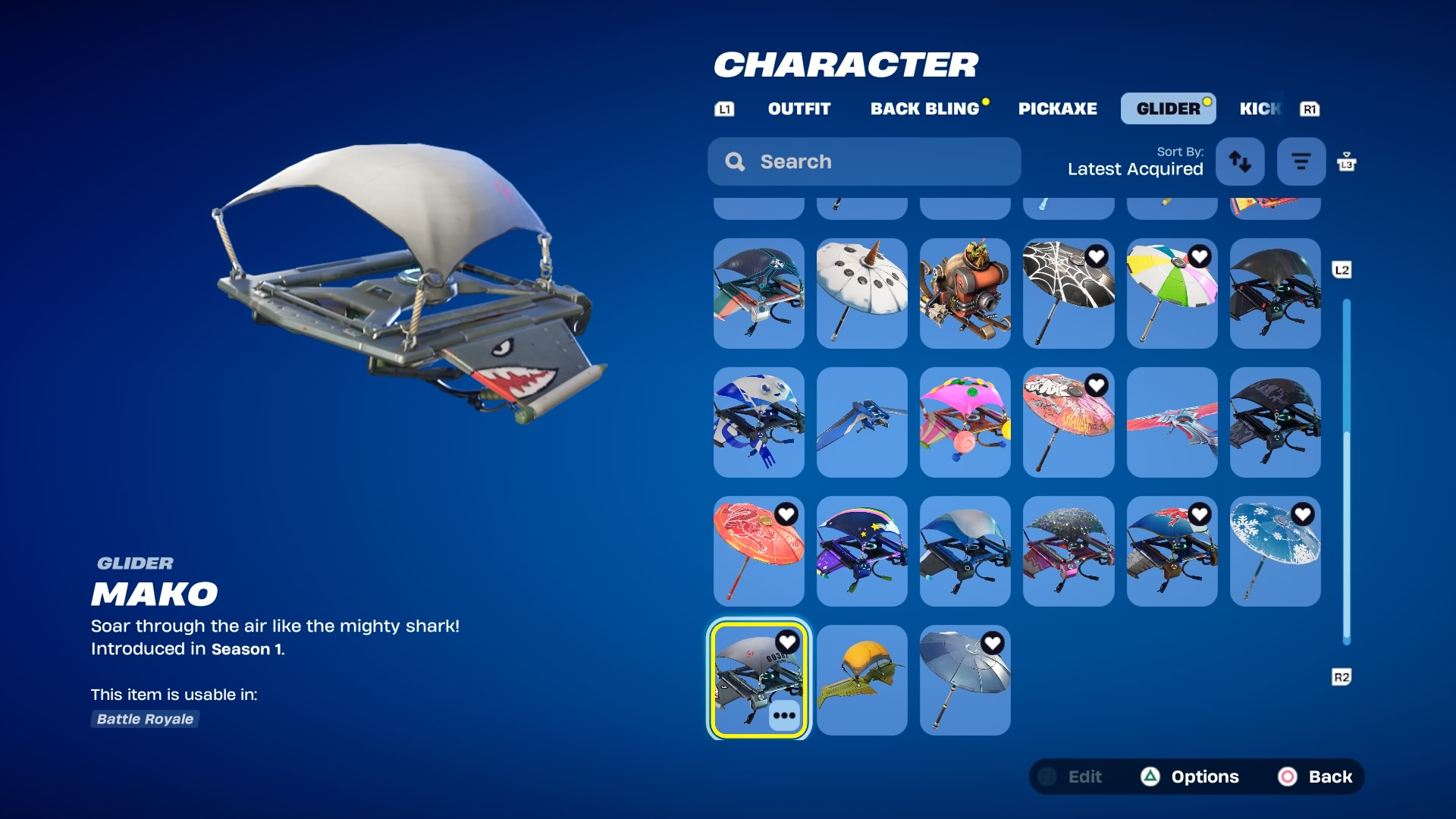Choose the rainbow beach umbrella glider
Image resolution: width=1456 pixels, height=819 pixels.
point(1172,293)
